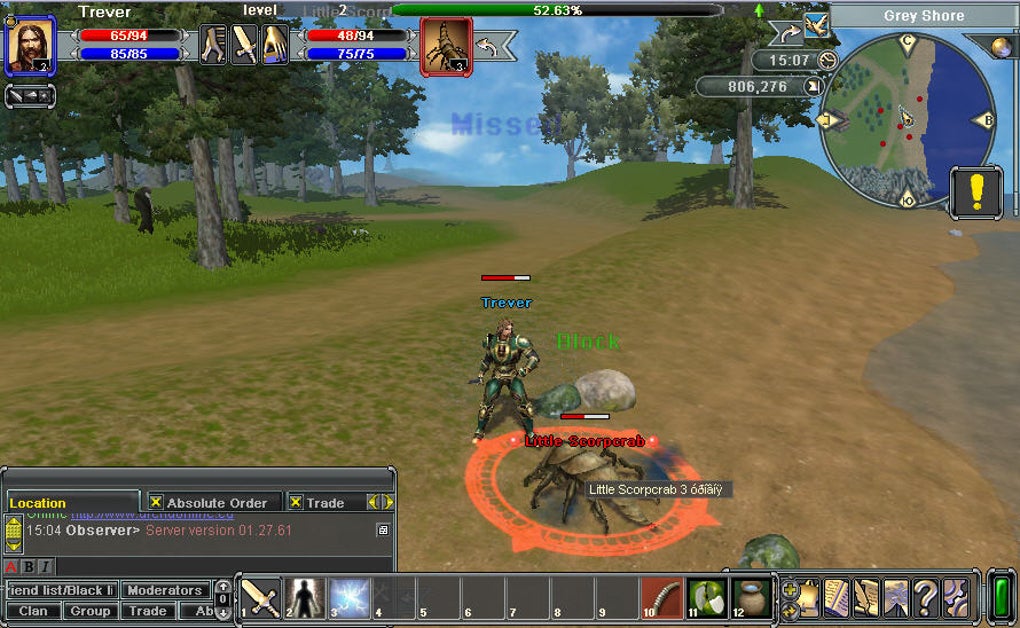Open the gear settings icon

[x=956, y=598]
